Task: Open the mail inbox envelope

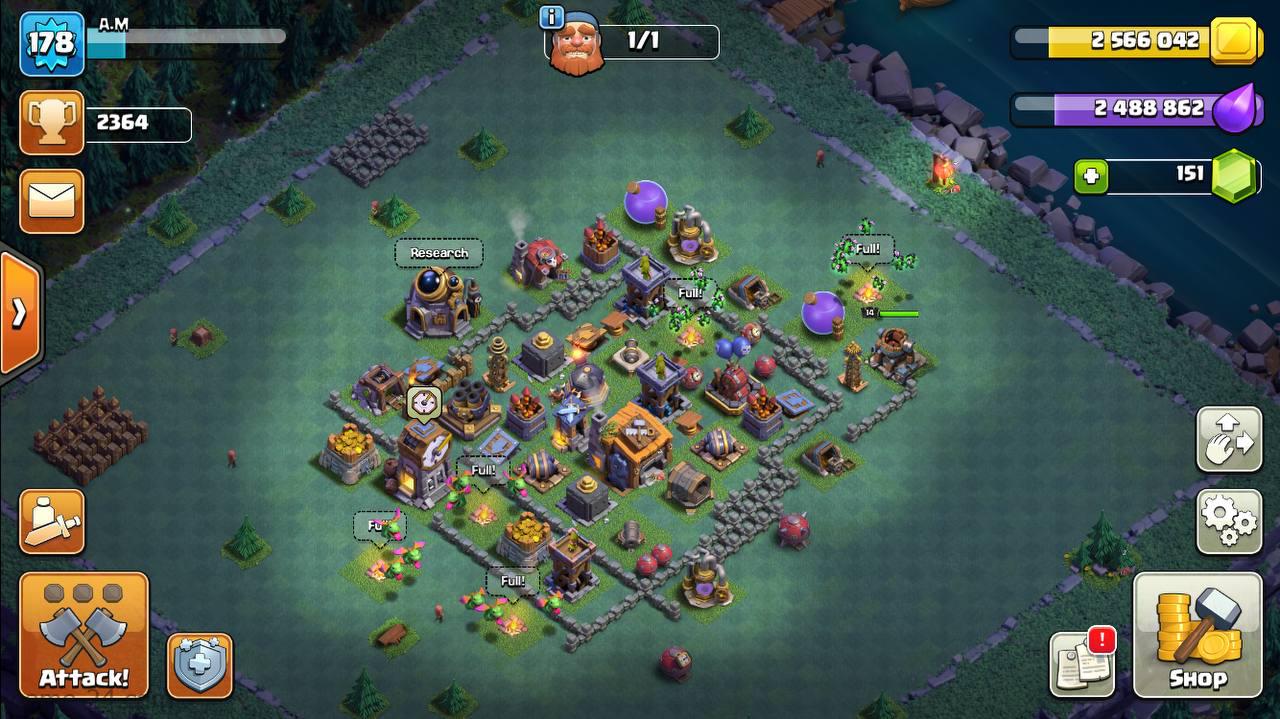Action: tap(52, 201)
